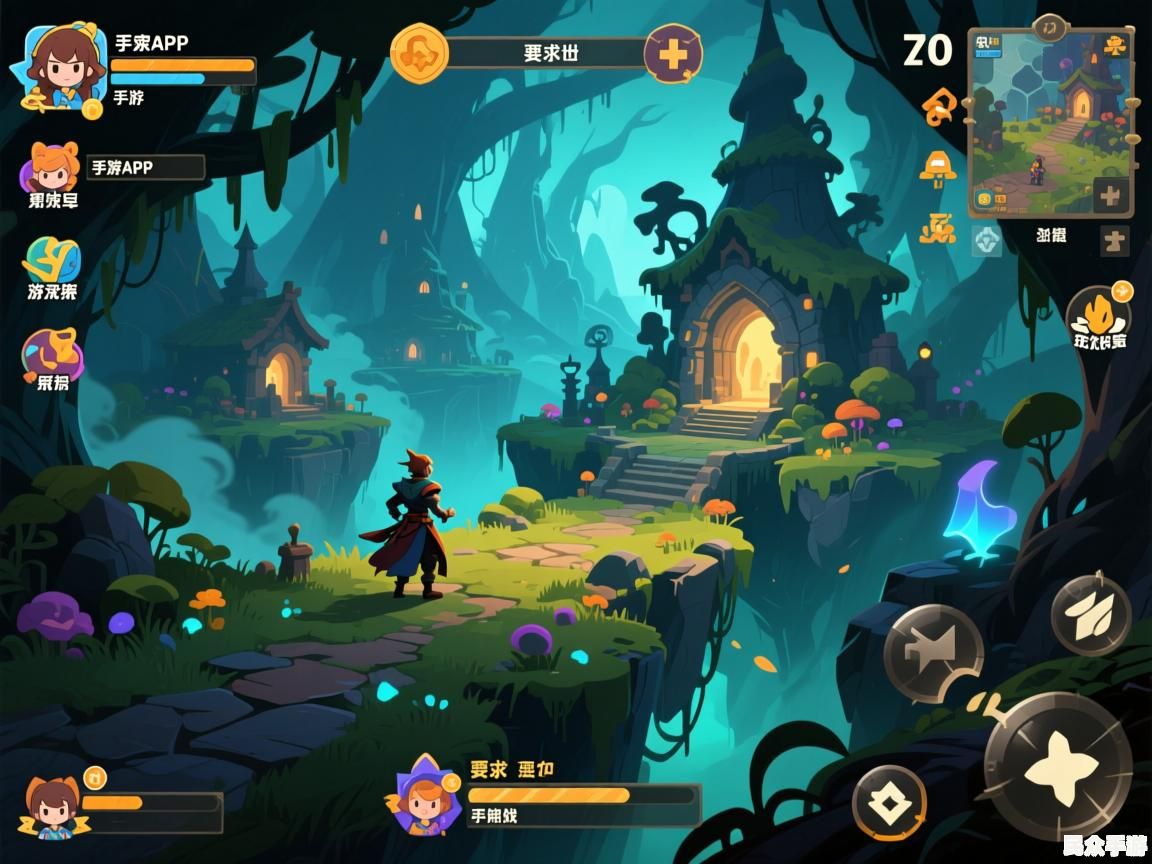This screenshot has height=864, width=1152.
Task: Select the bottom center orange-haired companion portrait
Action: [x=424, y=797]
